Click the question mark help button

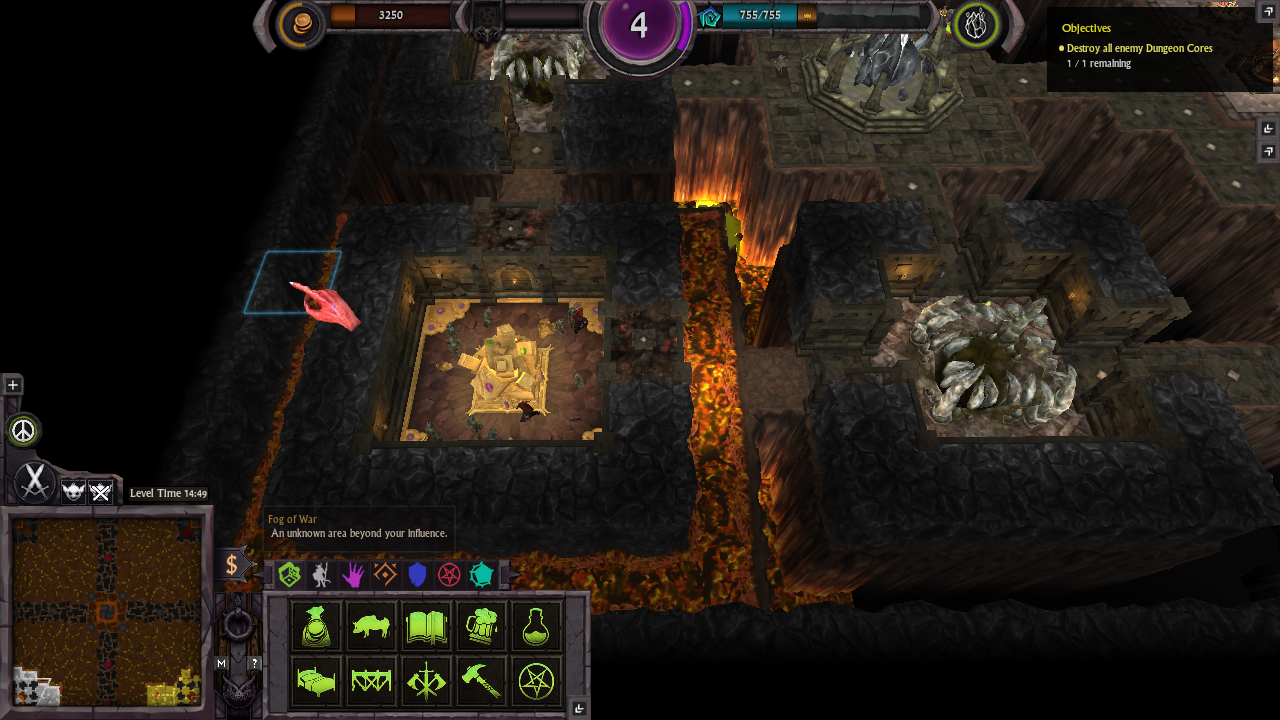tap(254, 663)
